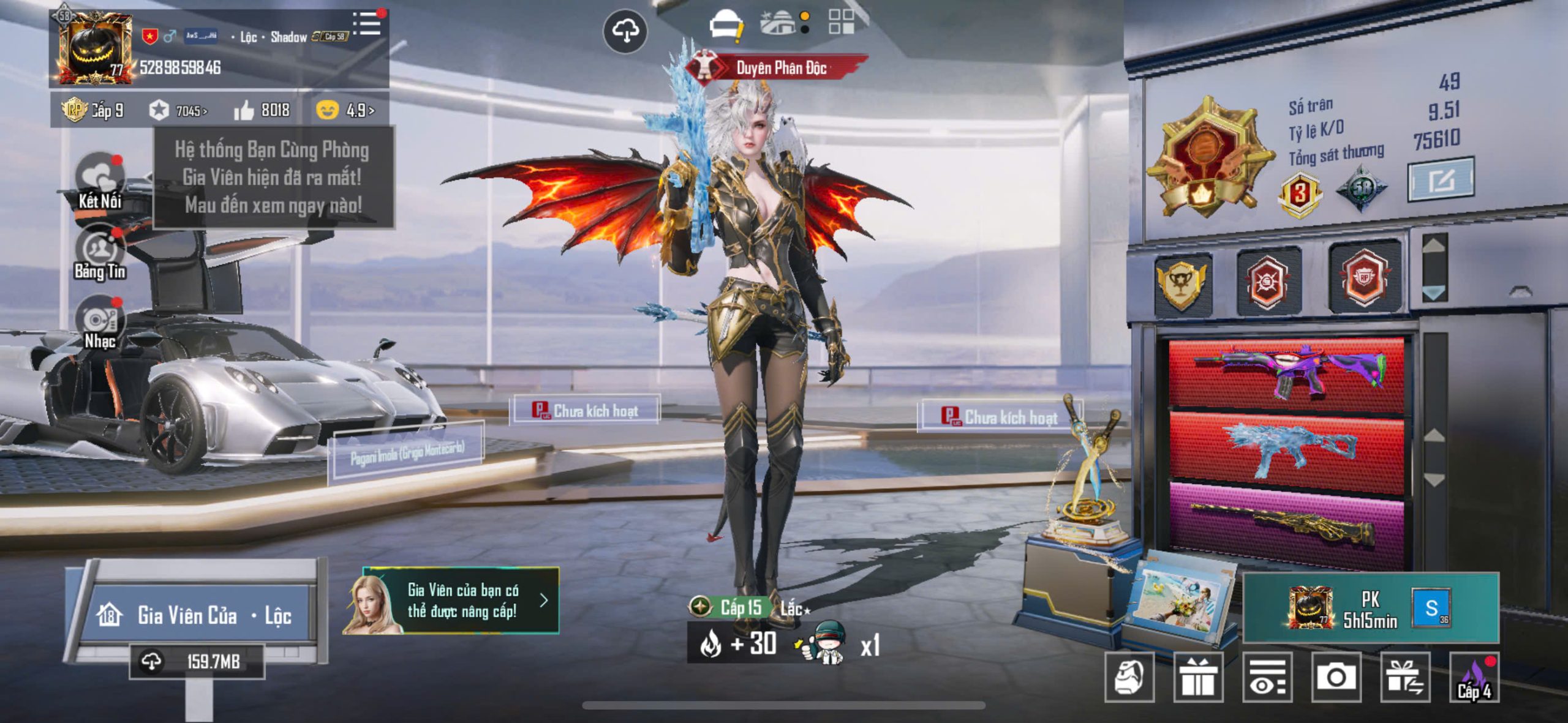Download the 159.7MB home resource
The height and width of the screenshot is (723, 1568).
pos(197,662)
